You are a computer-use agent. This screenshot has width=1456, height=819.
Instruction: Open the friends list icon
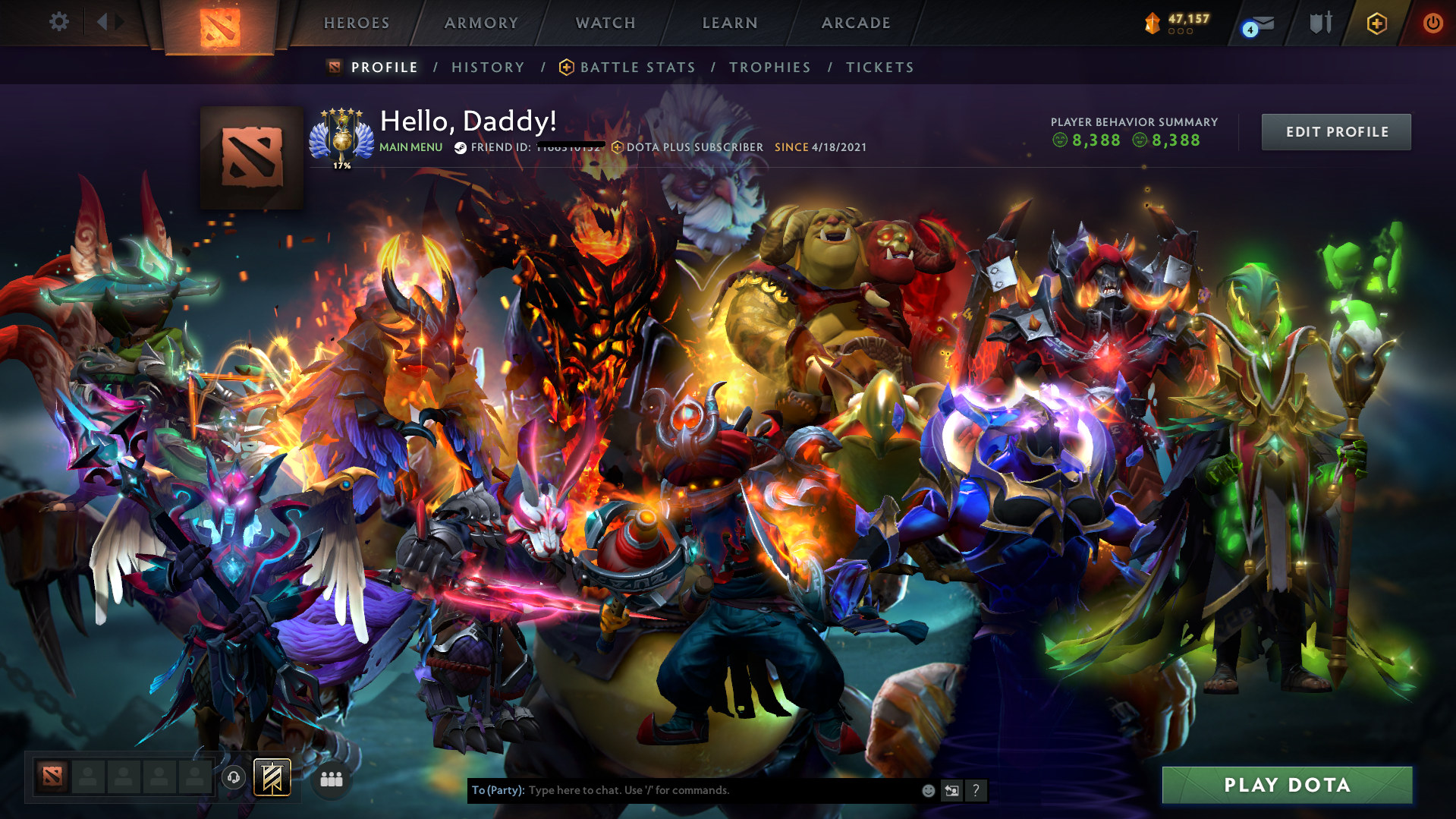[x=330, y=778]
